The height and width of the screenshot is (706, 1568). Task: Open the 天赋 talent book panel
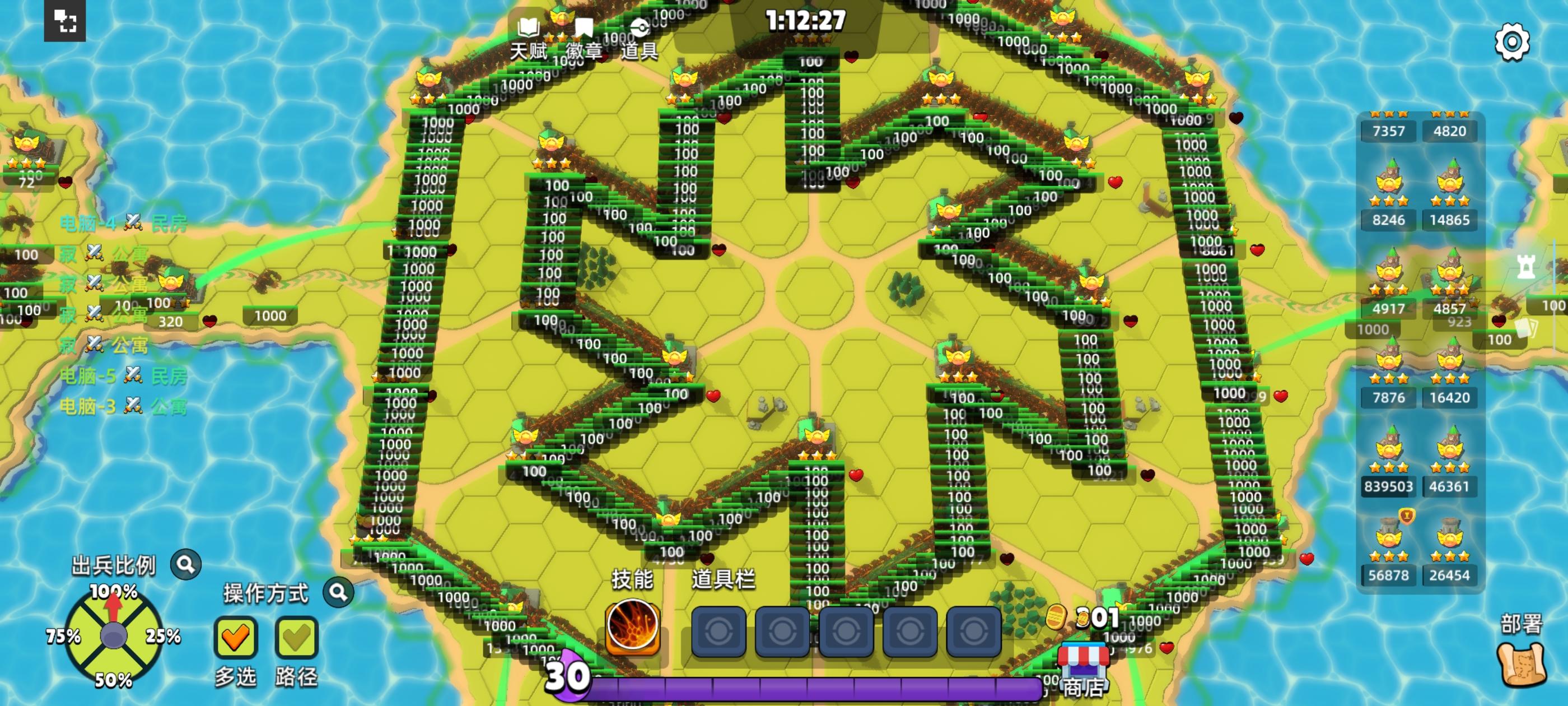click(x=530, y=36)
